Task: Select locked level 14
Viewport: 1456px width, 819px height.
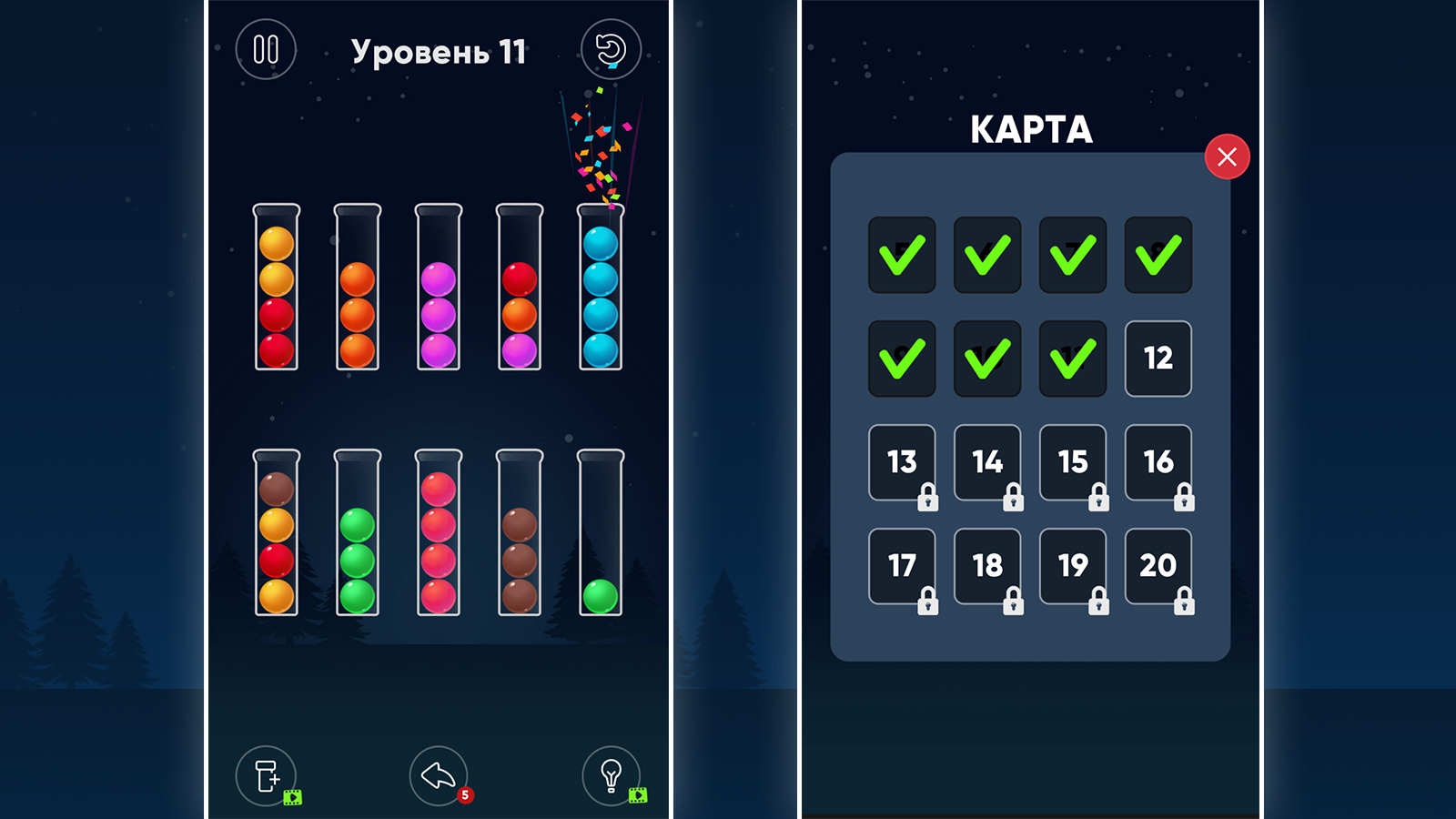Action: pos(986,463)
